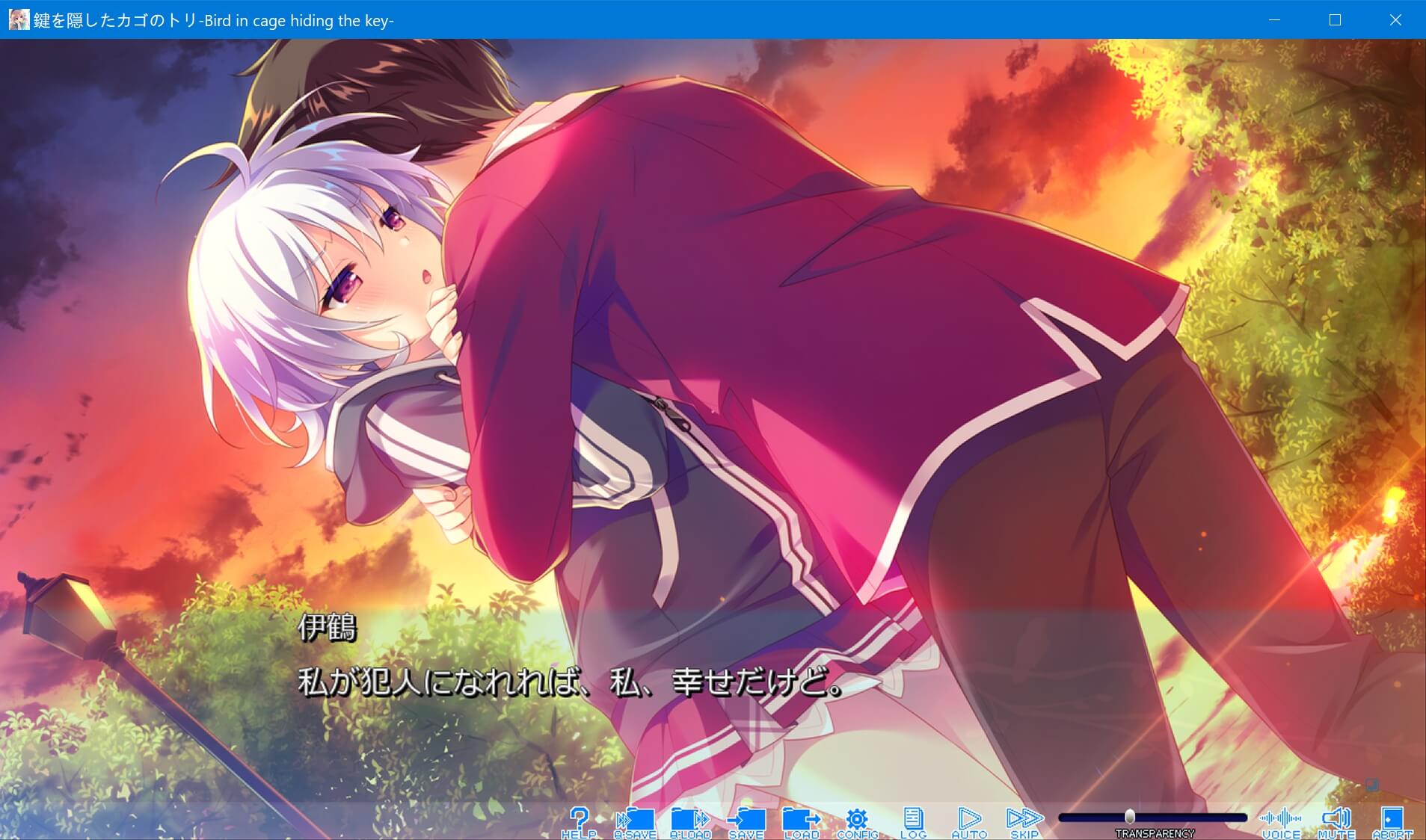Viewport: 1426px width, 840px height.
Task: Select ABORT to quit the game
Action: point(1392,818)
